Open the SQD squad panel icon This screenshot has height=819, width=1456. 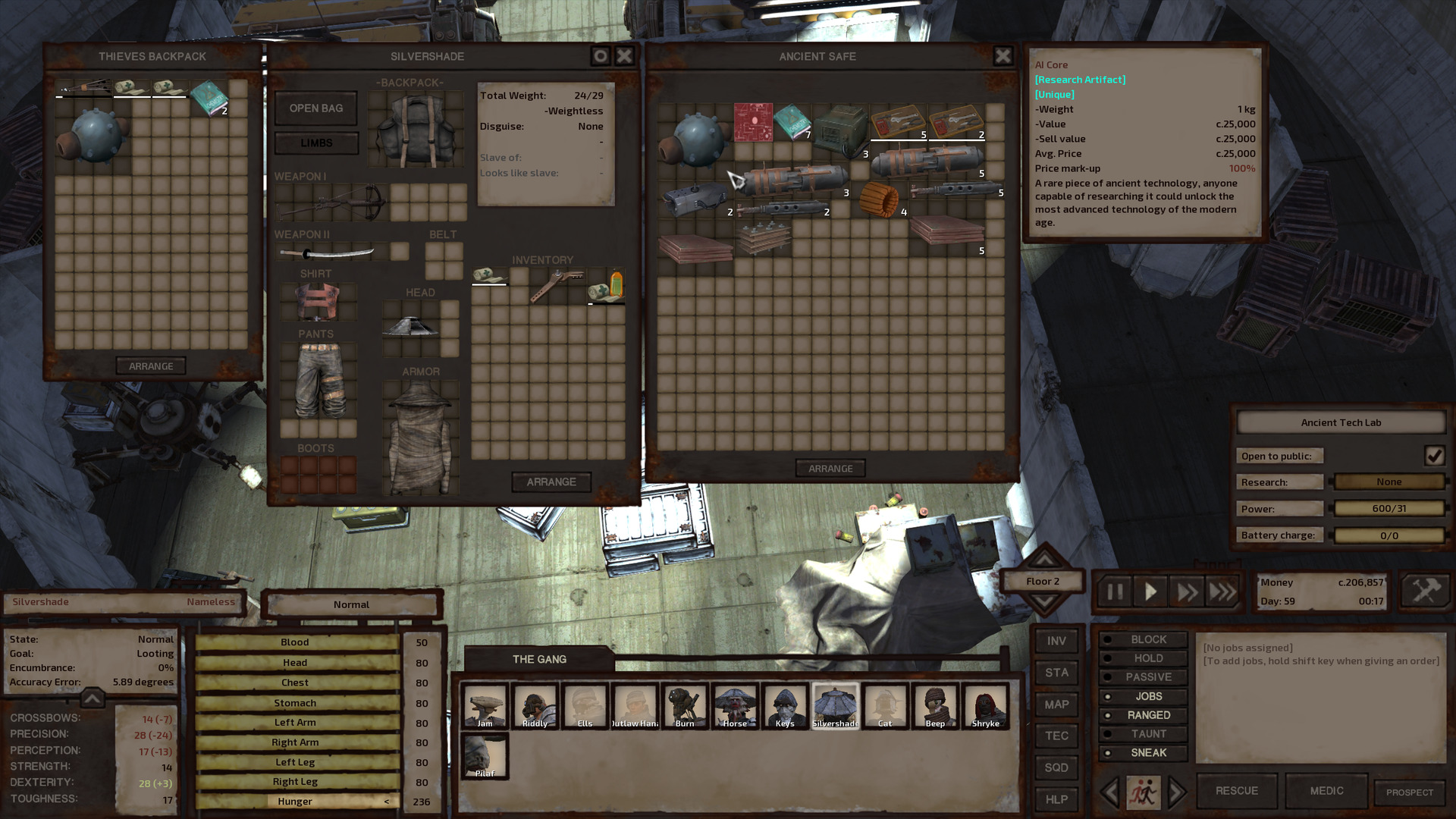[1056, 767]
